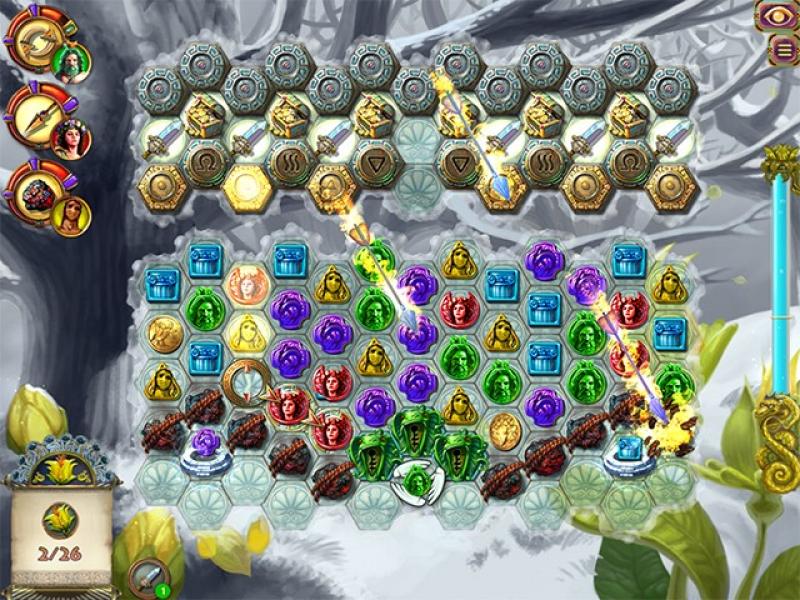Select the bronze compass ring piece

coord(246,381)
